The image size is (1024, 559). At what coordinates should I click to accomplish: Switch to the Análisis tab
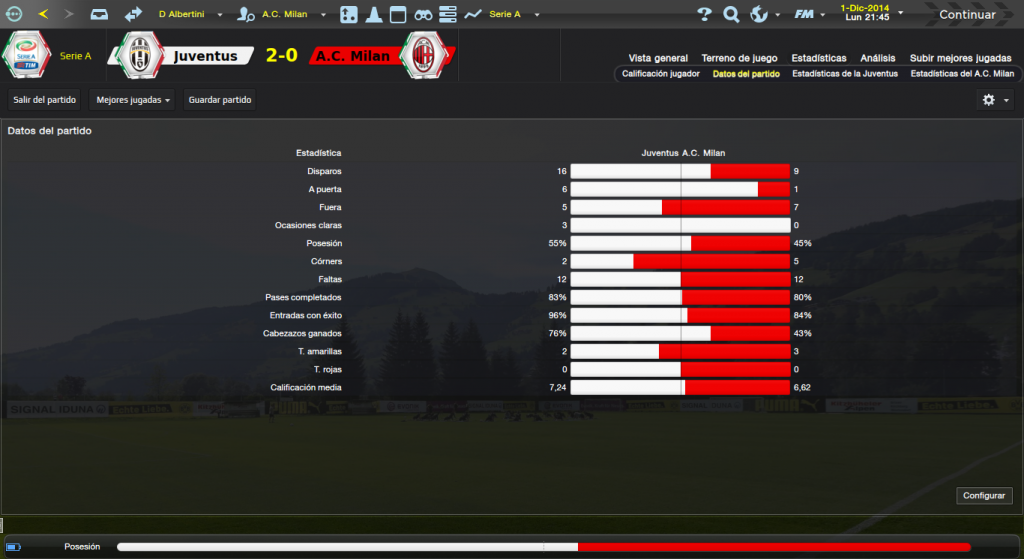[x=878, y=58]
